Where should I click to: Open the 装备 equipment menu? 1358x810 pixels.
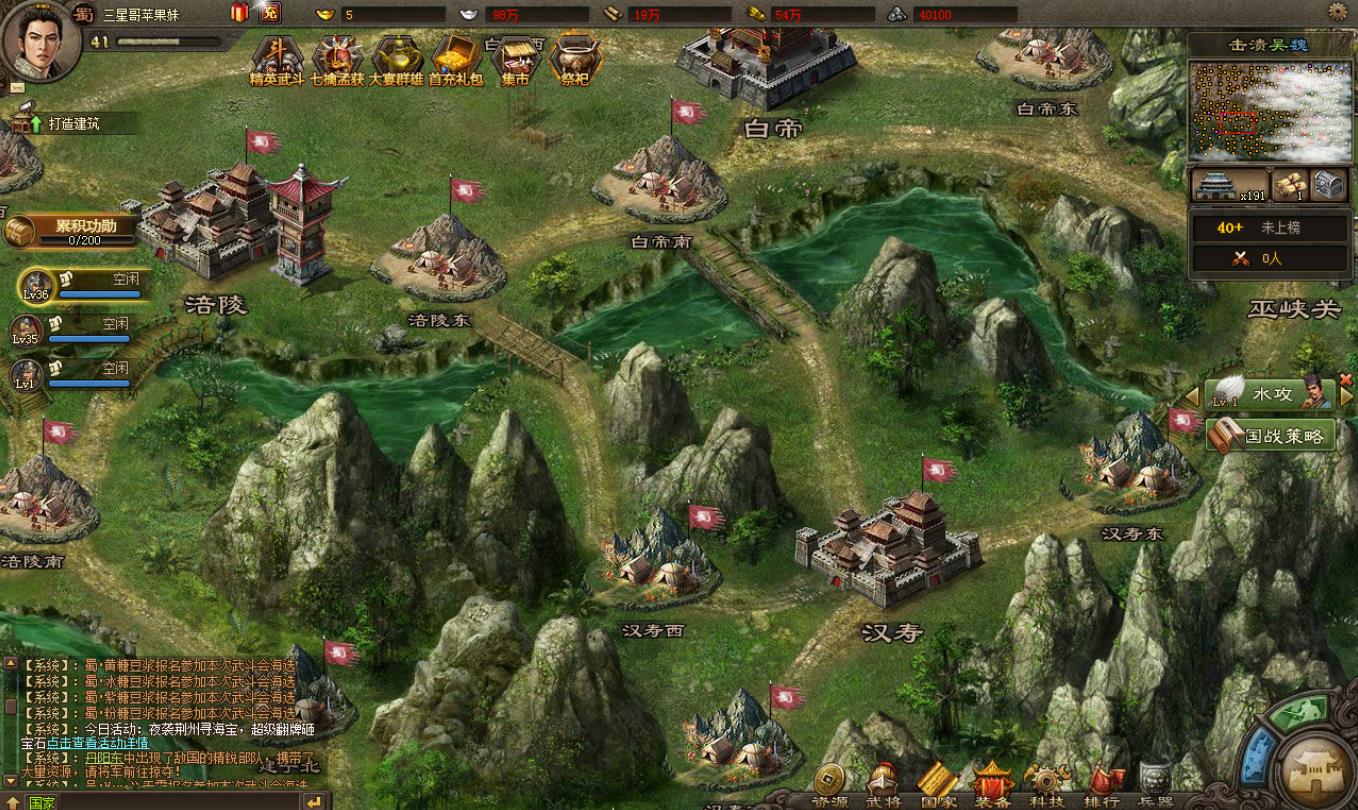[x=992, y=786]
